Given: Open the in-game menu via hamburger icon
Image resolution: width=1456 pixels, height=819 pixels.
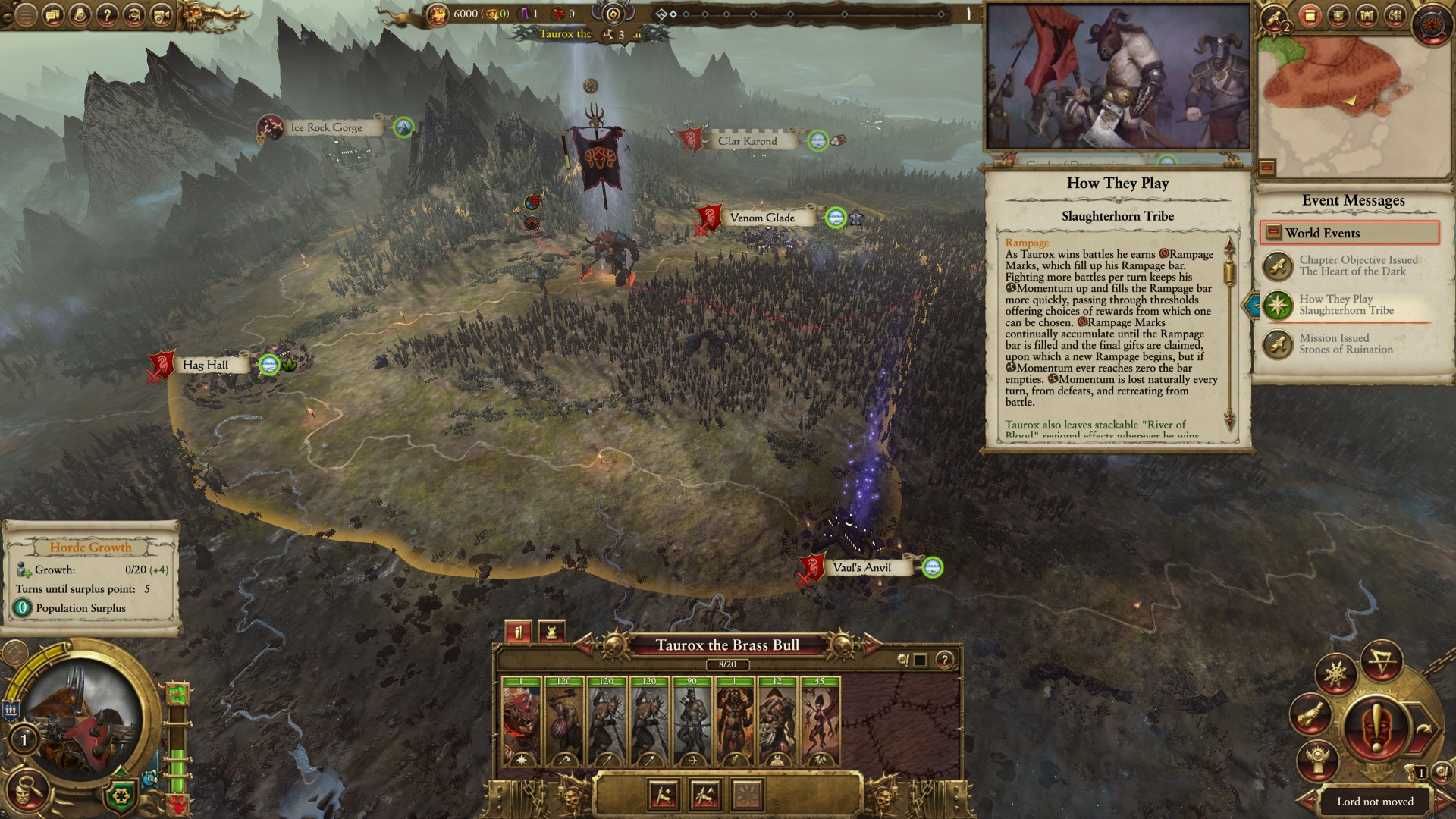Looking at the screenshot, I should [26, 15].
